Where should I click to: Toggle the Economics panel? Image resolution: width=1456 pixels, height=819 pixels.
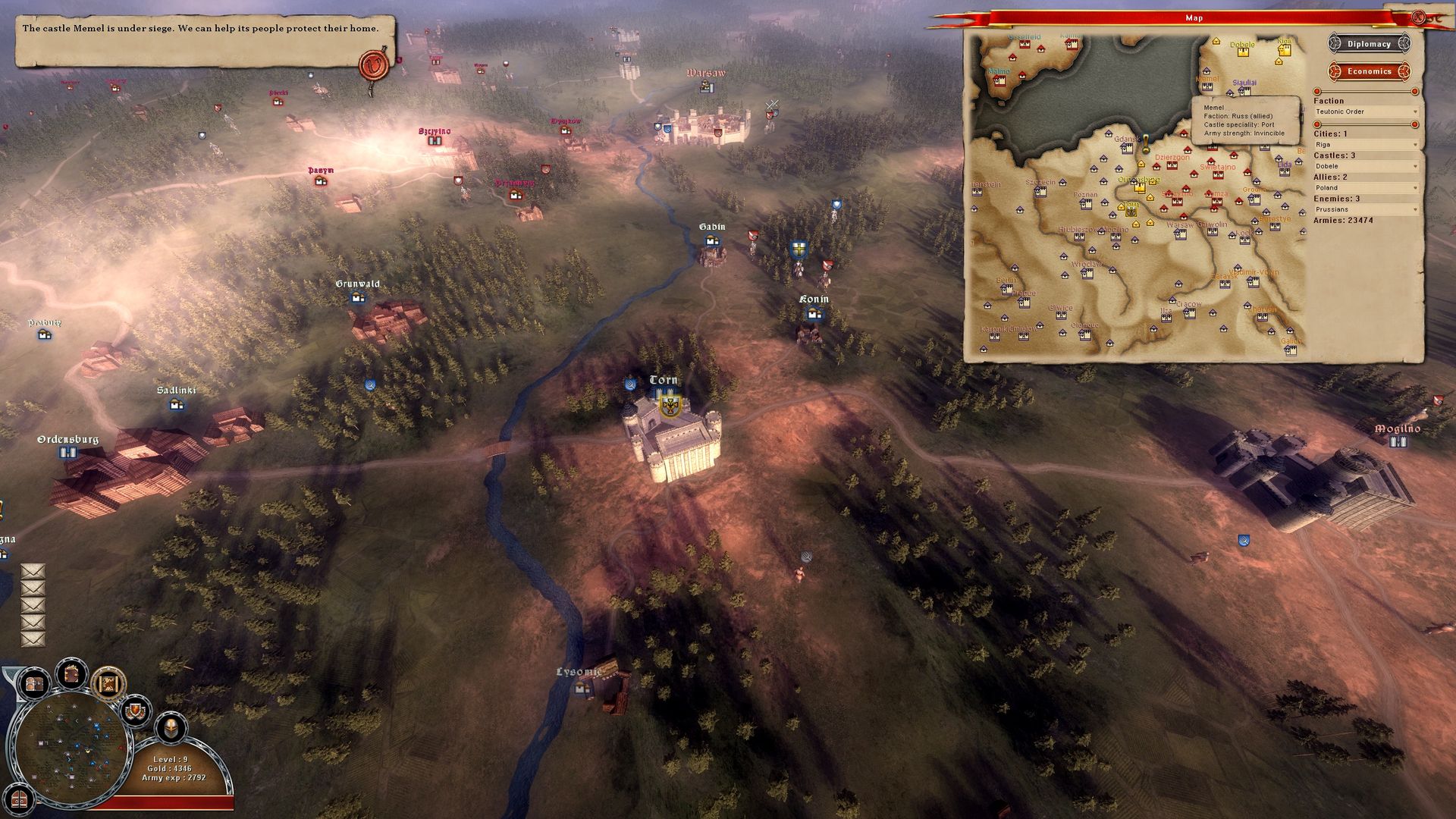point(1370,71)
